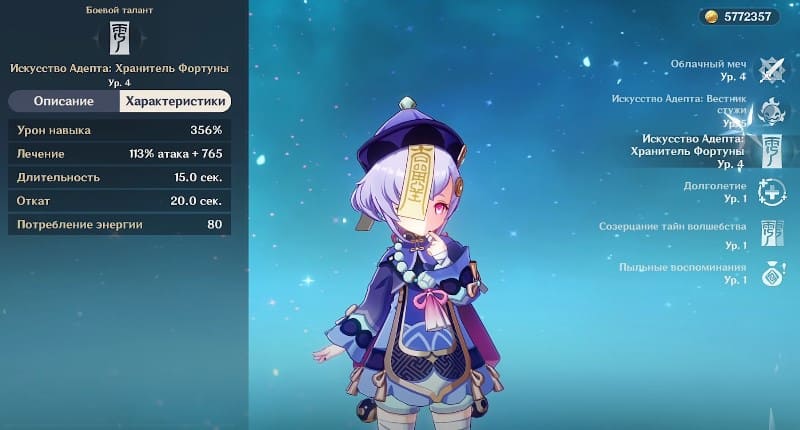Switch to the Описание tab
The width and height of the screenshot is (800, 430).
(64, 101)
